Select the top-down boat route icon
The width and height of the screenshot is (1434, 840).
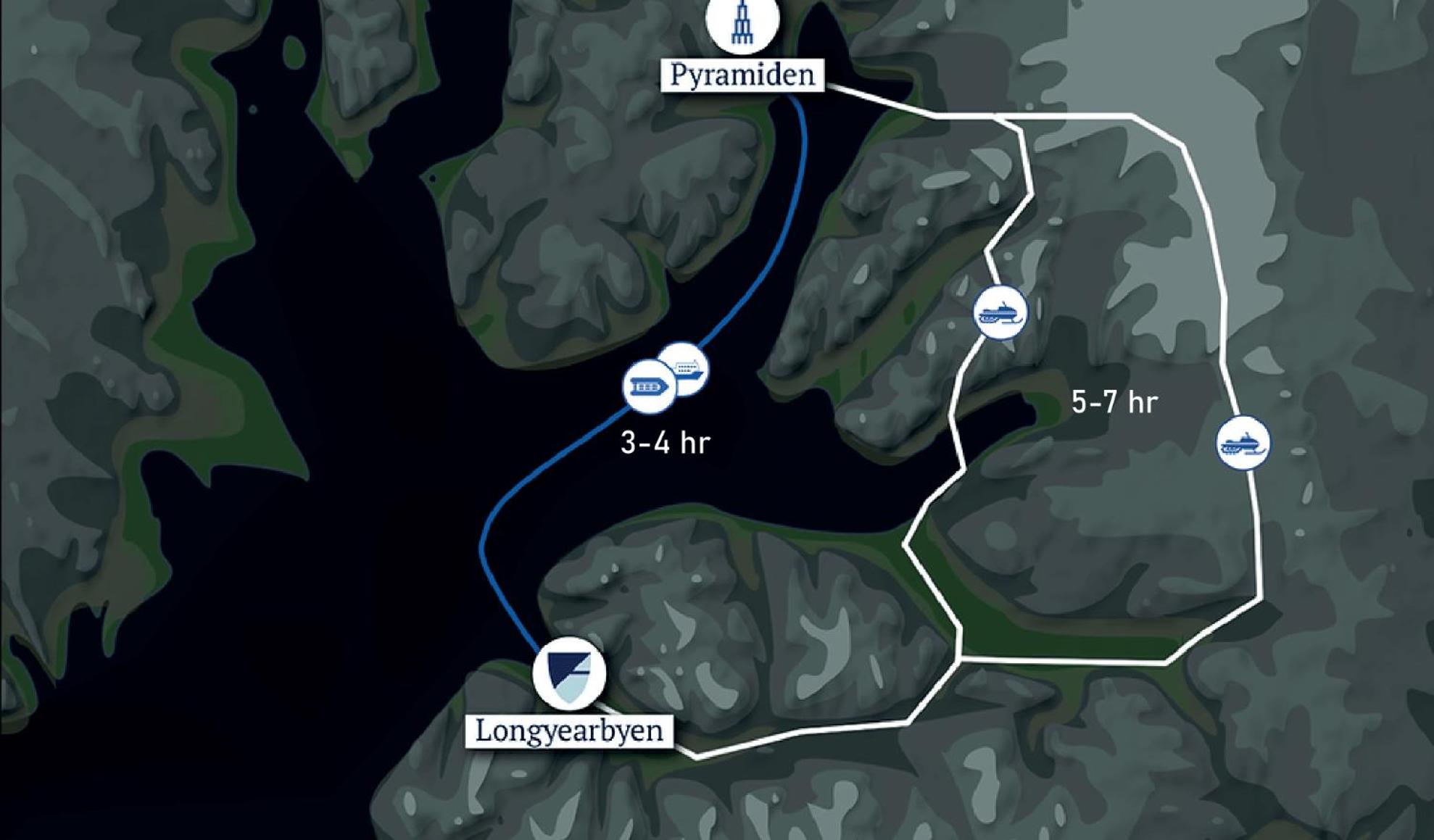tap(647, 387)
